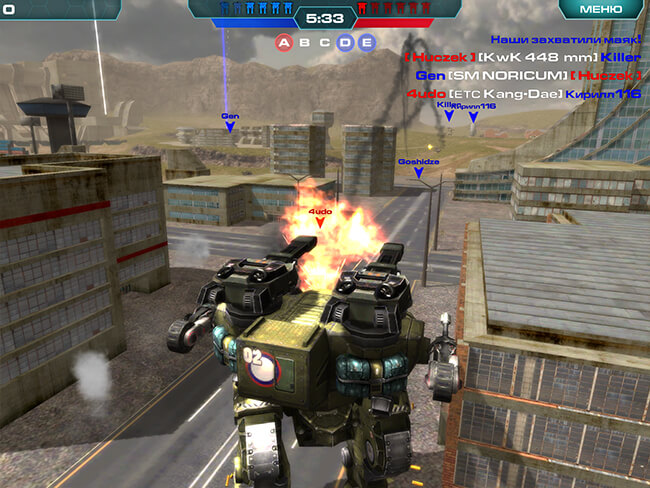Choose the beacon C indicator
The image size is (650, 488).
tap(324, 43)
